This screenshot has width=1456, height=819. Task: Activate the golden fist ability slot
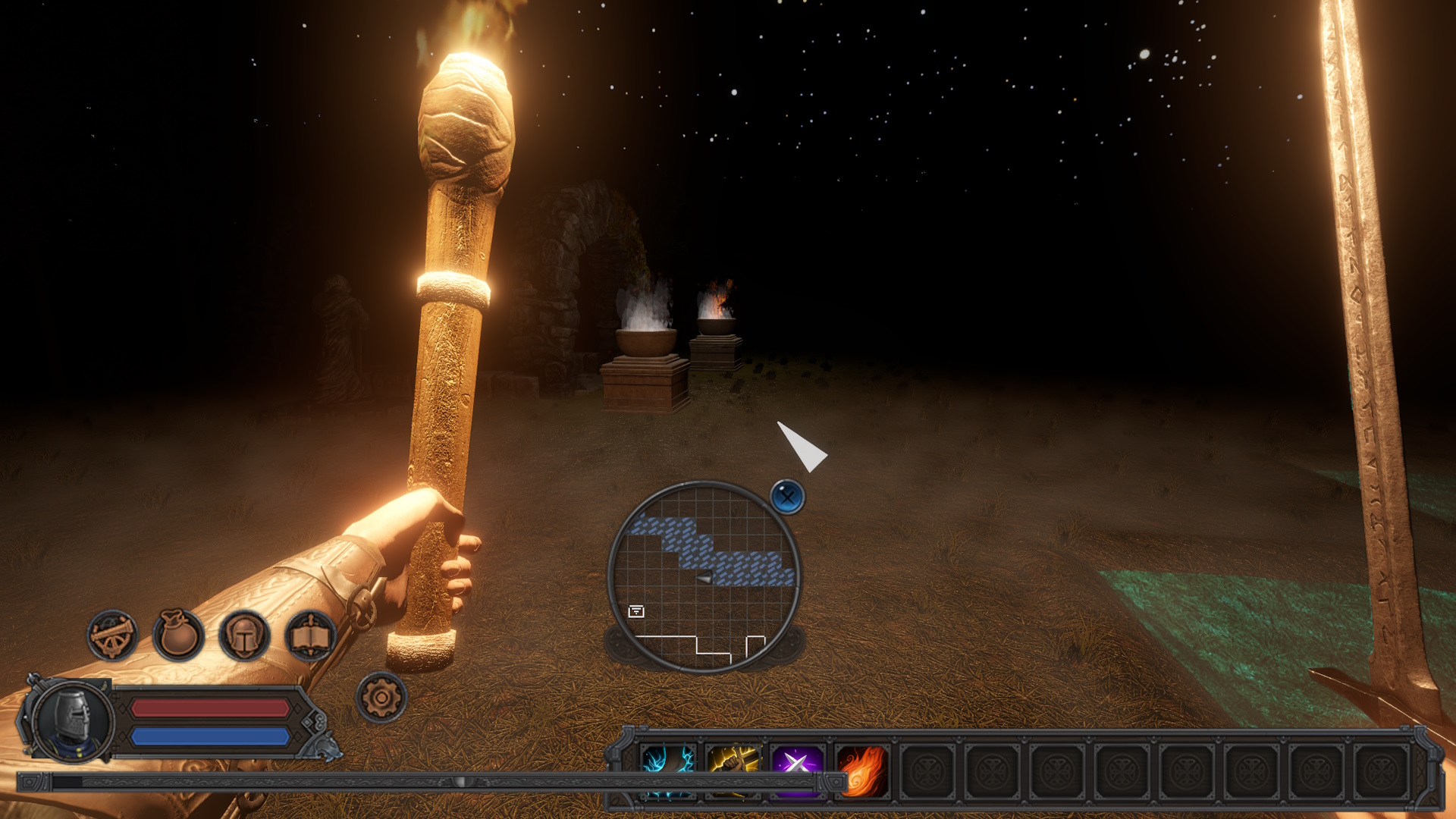pyautogui.click(x=733, y=769)
